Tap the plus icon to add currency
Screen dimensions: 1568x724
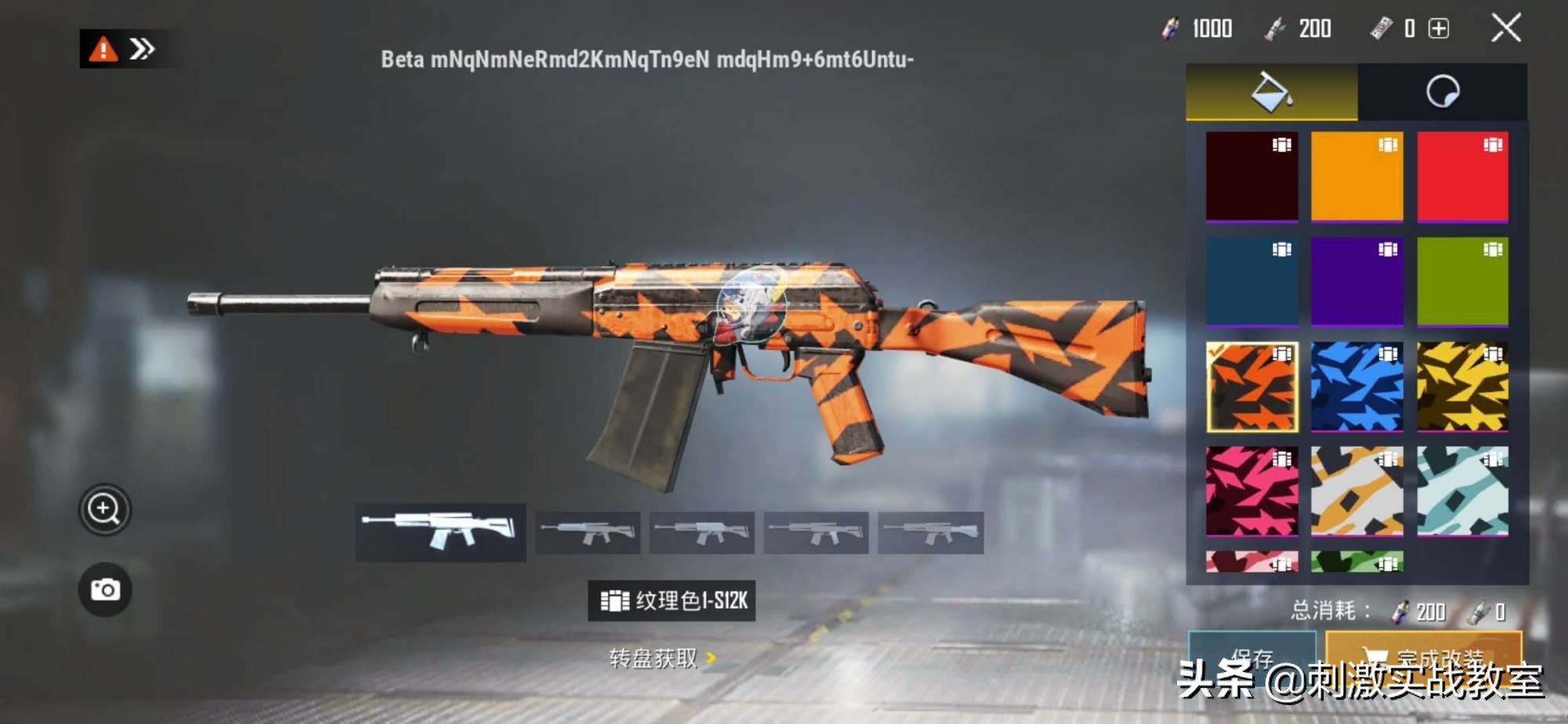coord(1439,29)
